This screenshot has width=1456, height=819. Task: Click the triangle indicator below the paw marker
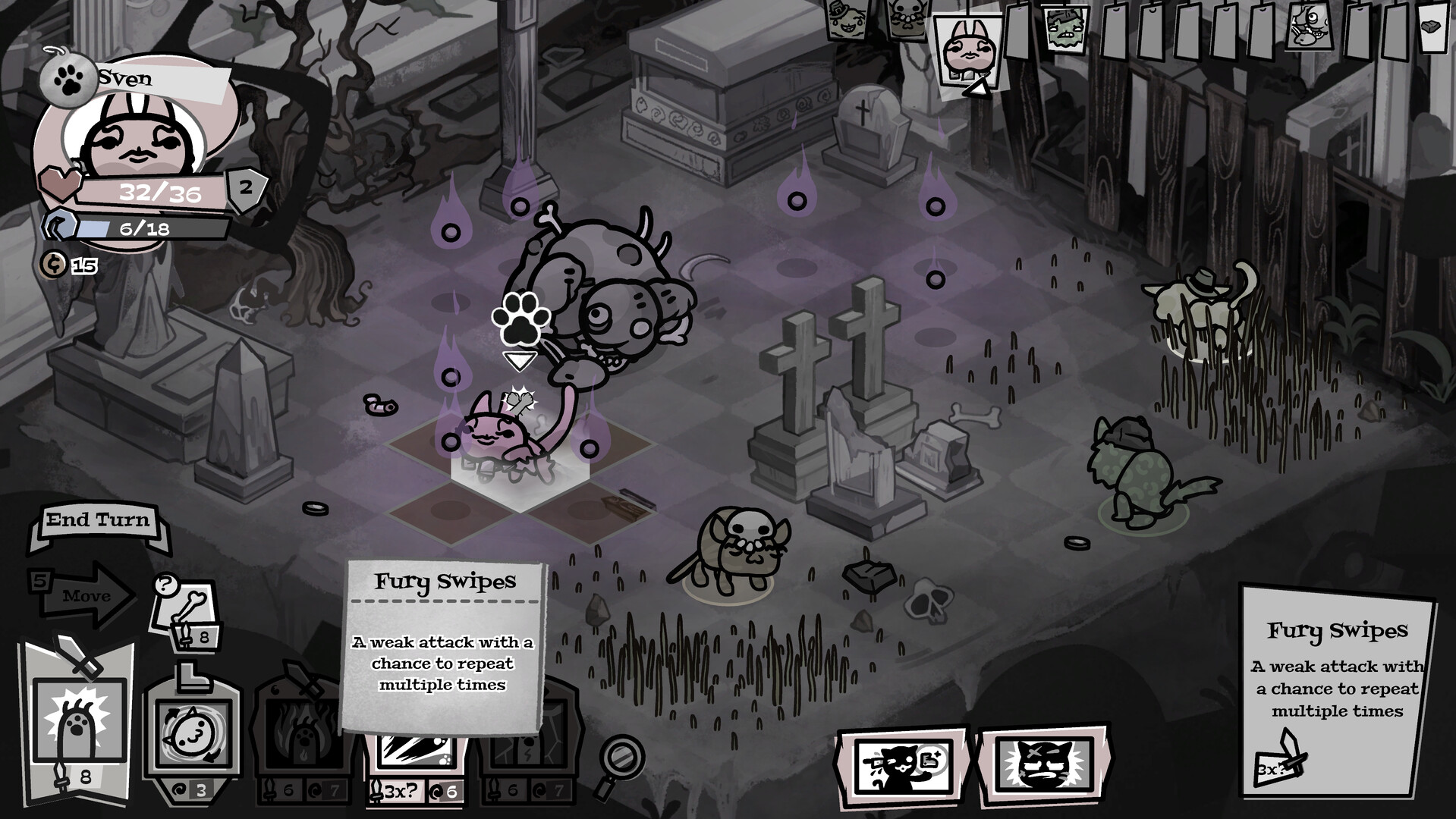point(520,362)
